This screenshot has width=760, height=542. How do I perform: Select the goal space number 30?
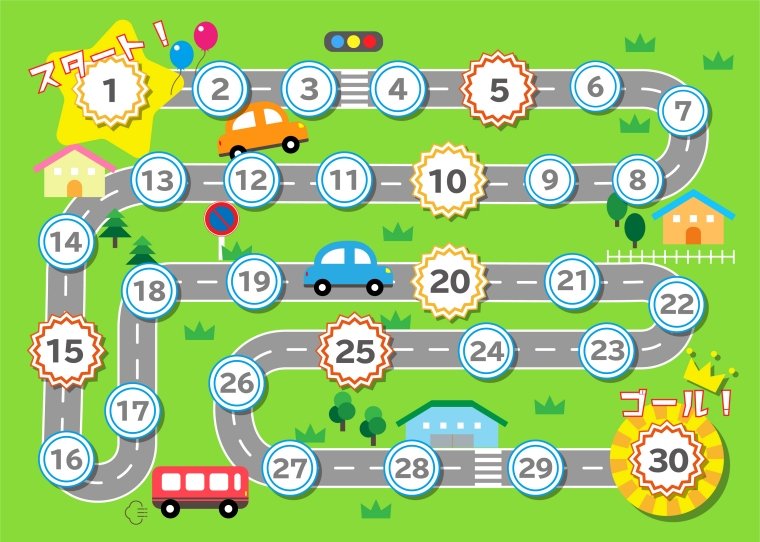coord(666,460)
